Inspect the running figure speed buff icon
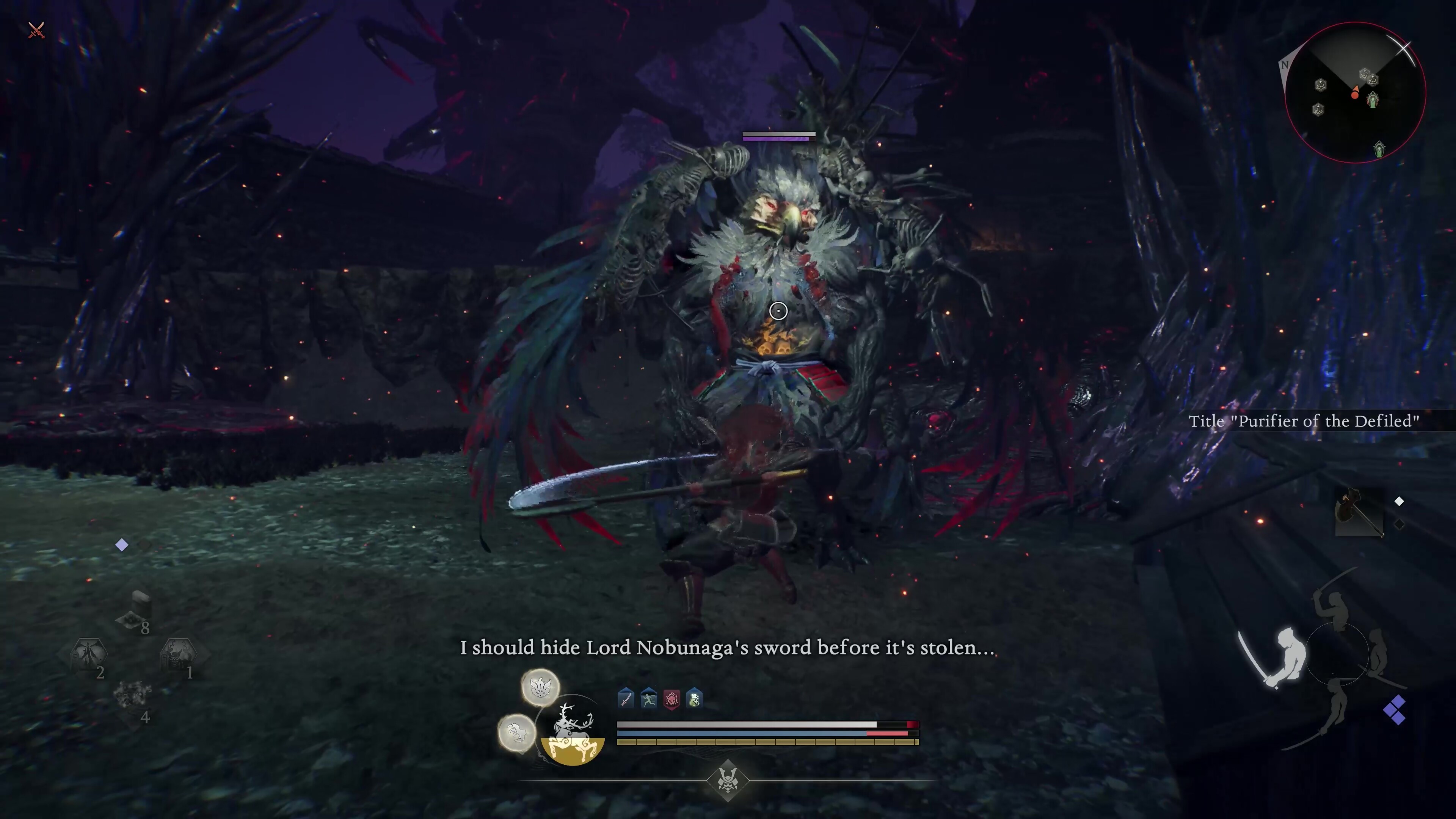The height and width of the screenshot is (819, 1456). pyautogui.click(x=648, y=698)
